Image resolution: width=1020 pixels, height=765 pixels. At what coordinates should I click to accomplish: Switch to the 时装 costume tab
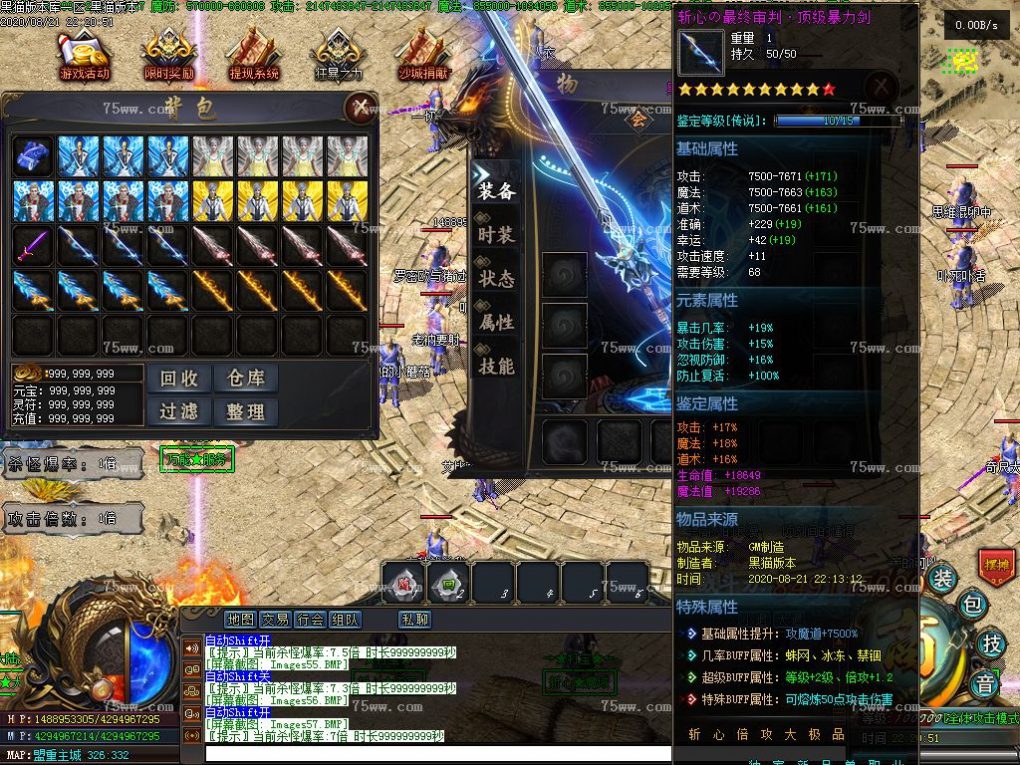(496, 234)
